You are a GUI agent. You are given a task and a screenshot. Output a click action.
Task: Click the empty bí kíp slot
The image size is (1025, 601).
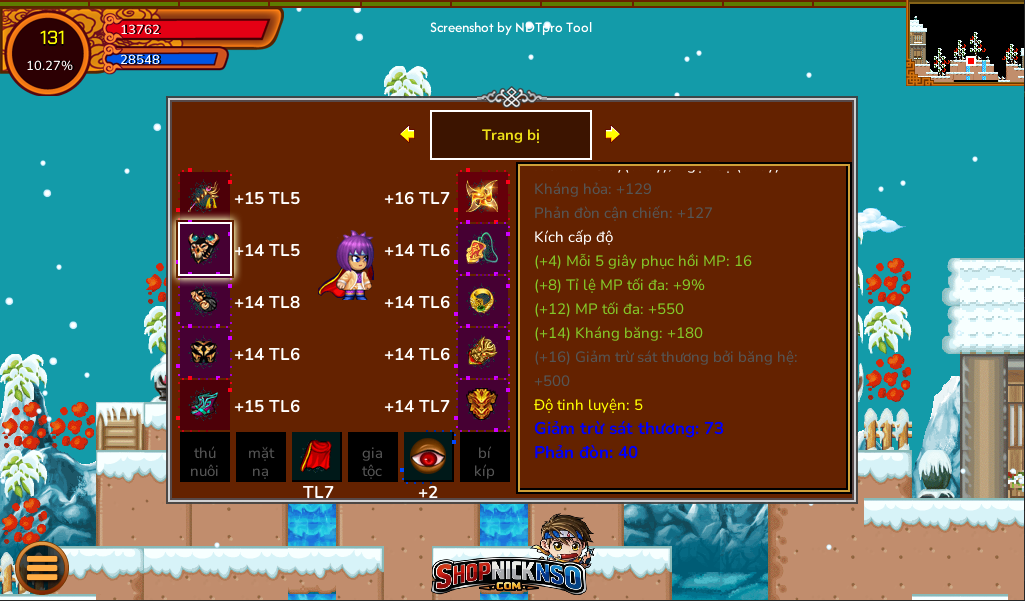(x=485, y=457)
